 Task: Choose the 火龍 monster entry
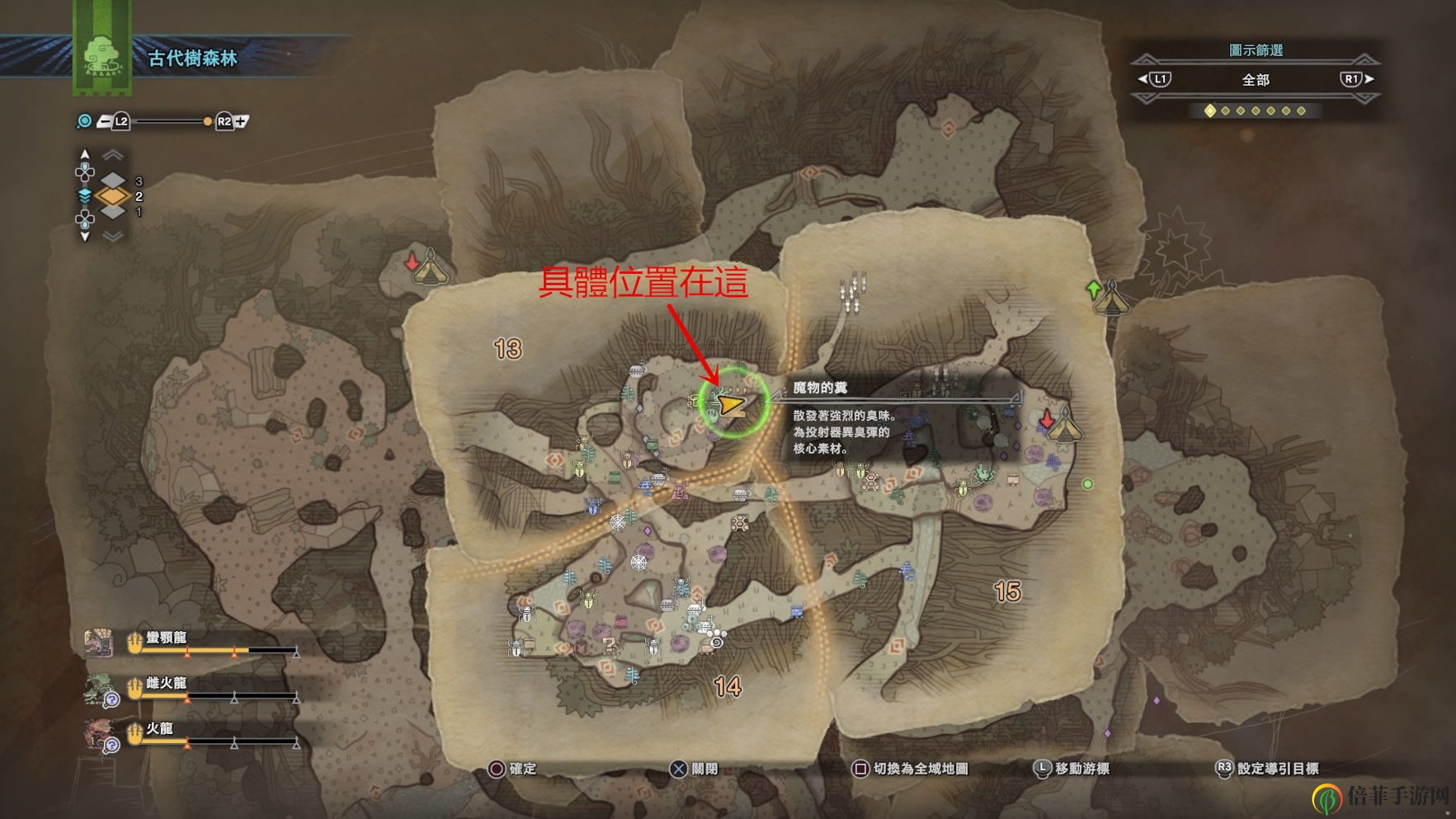[x=159, y=729]
